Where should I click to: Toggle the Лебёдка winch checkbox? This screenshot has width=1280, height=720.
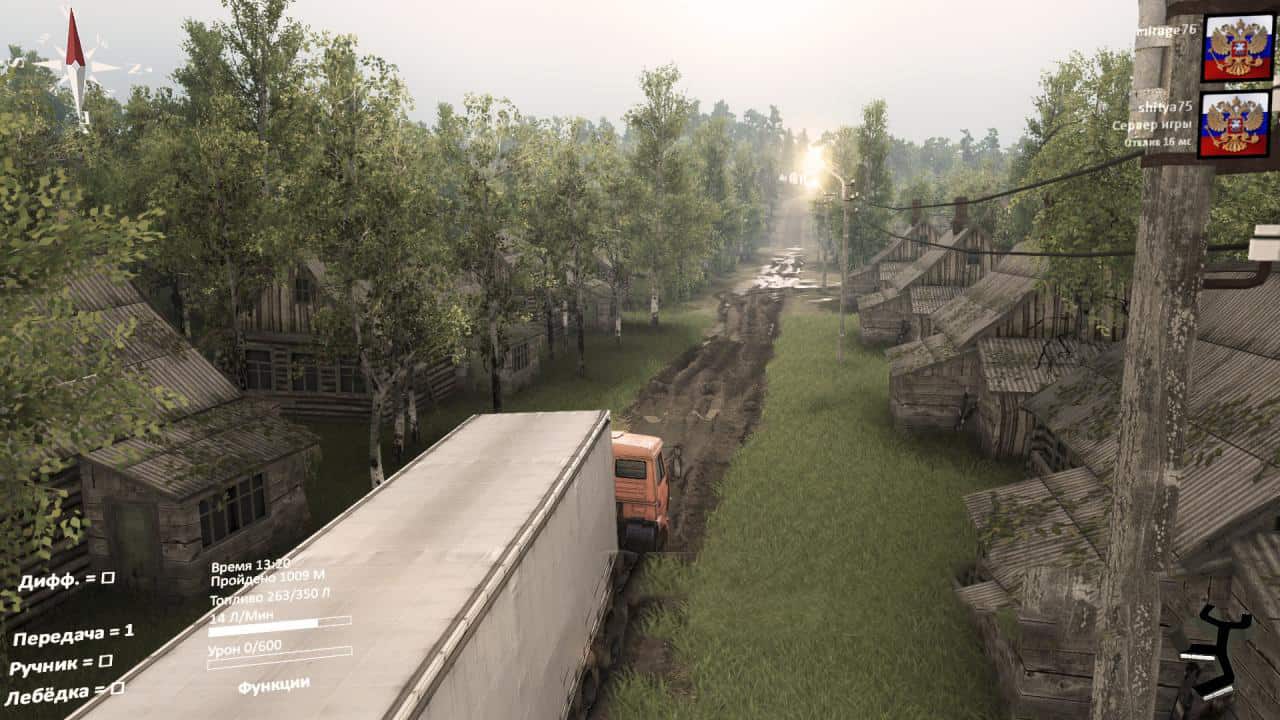[x=118, y=688]
